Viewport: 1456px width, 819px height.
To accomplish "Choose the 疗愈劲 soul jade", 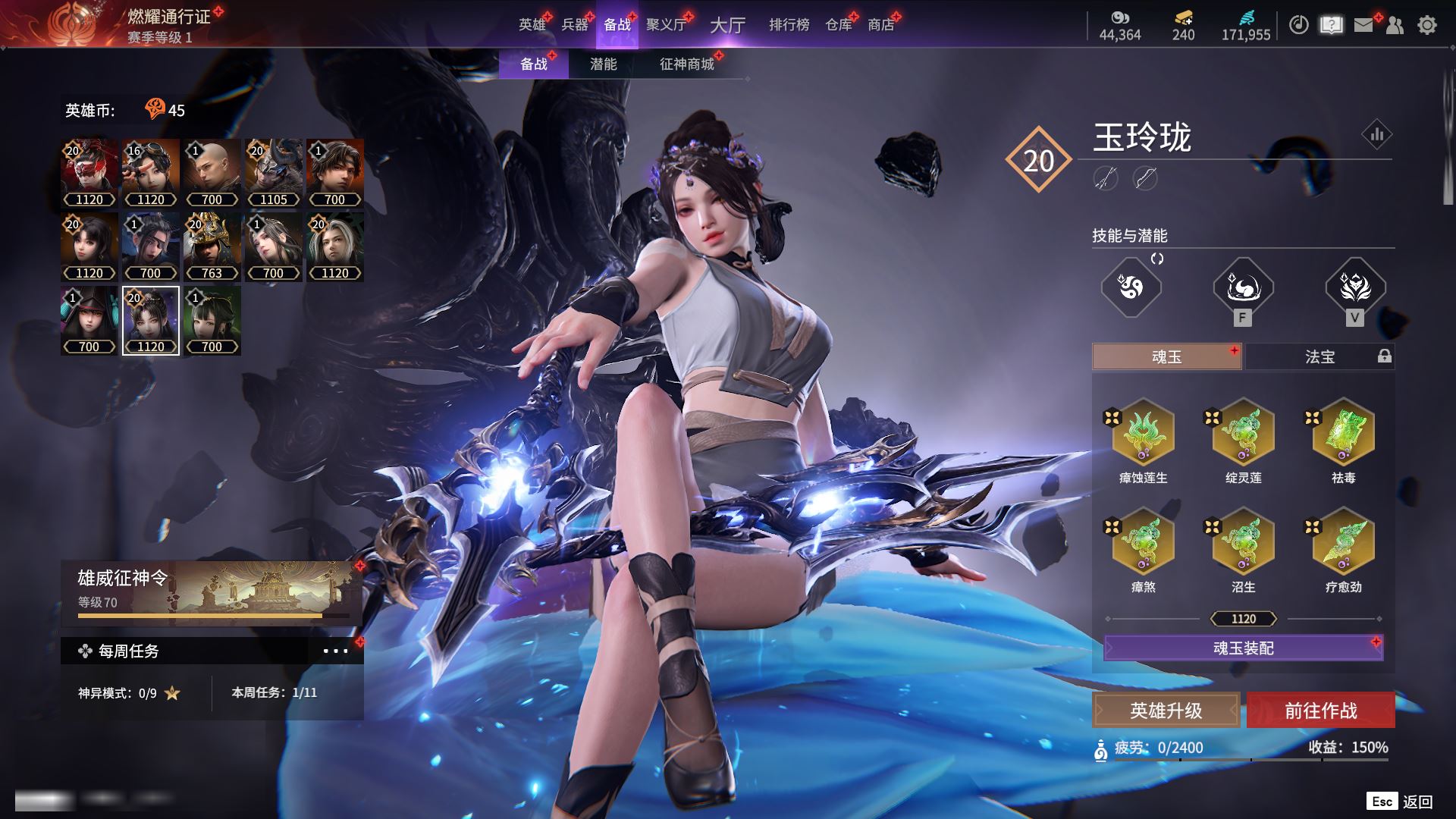I will [1343, 542].
